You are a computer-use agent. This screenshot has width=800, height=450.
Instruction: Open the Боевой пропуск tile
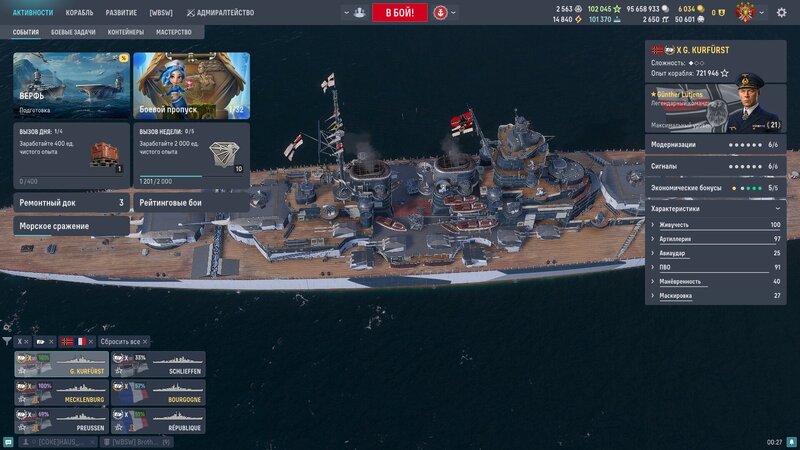pyautogui.click(x=191, y=85)
